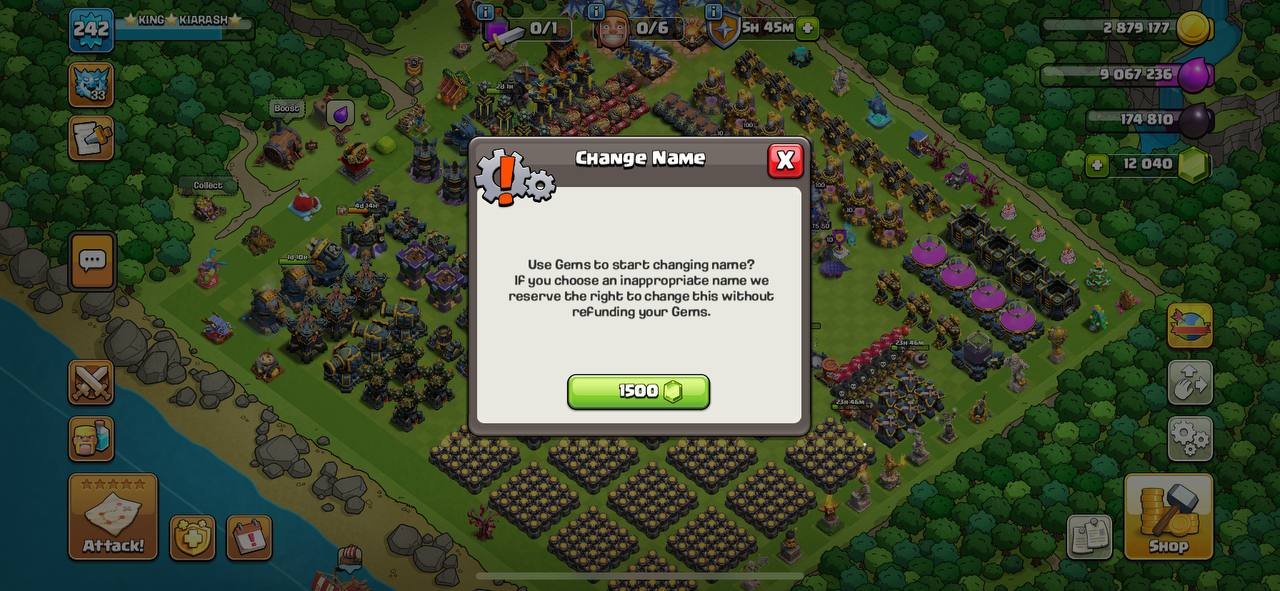Image resolution: width=1280 pixels, height=591 pixels.
Task: Open the chat speech bubble panel
Action: coord(92,262)
